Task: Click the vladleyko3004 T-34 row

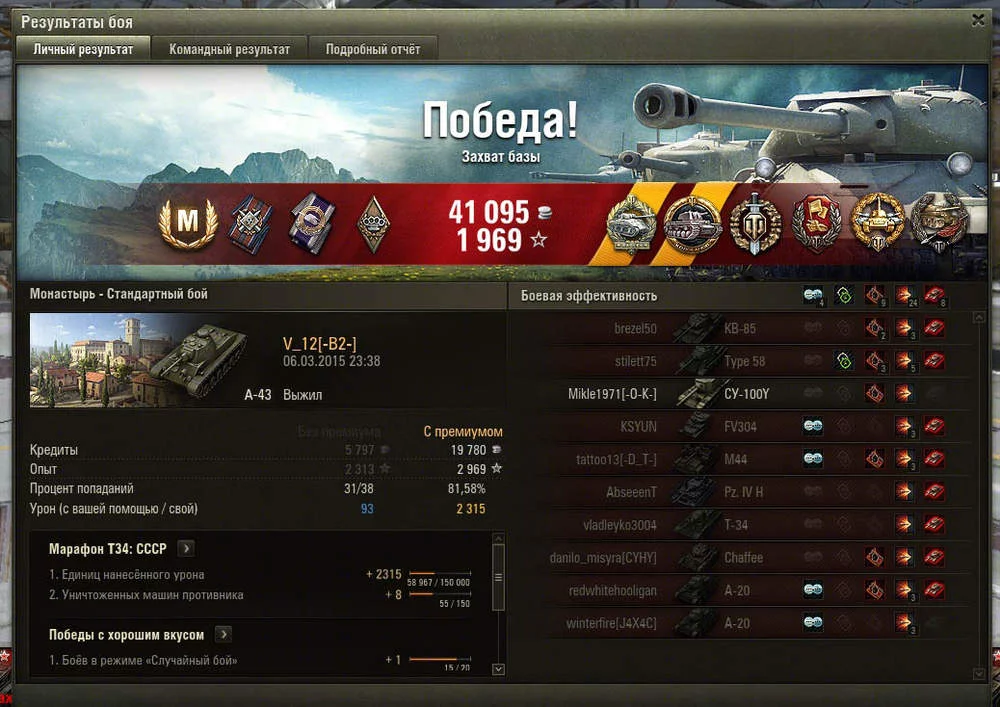Action: click(740, 525)
